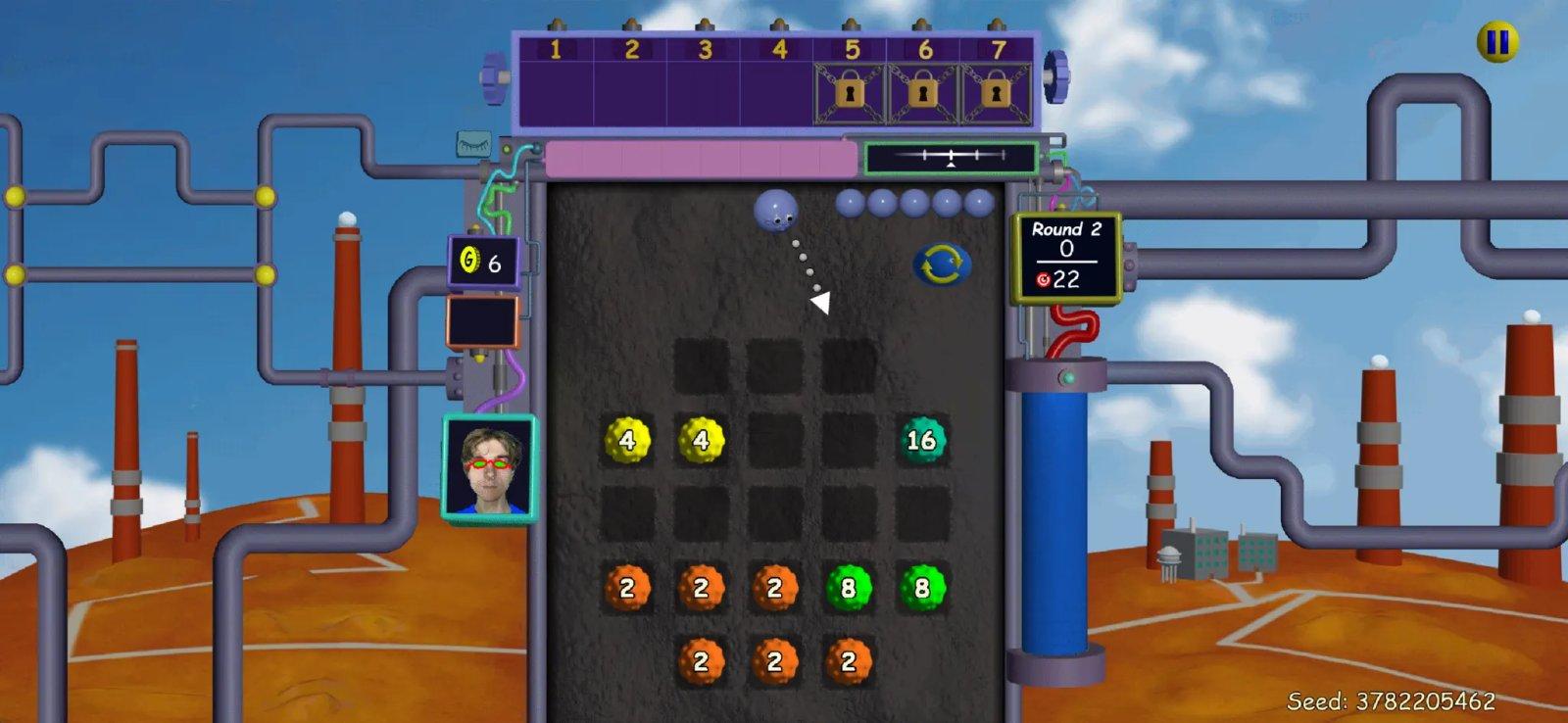Click the blue swap-balls recycle icon
This screenshot has width=1568, height=723.
(x=944, y=263)
